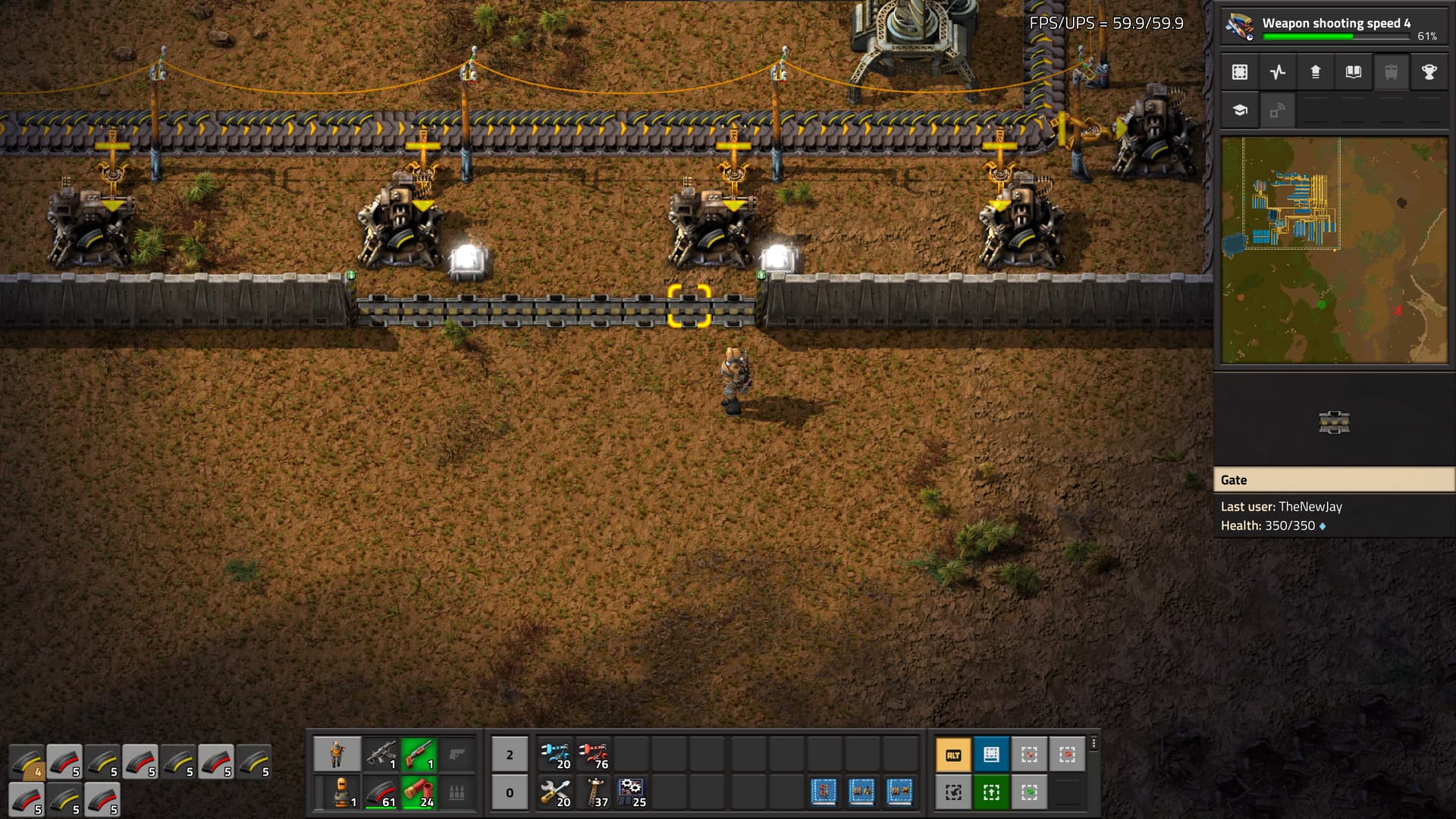Choose the electric pole stack of 37

(594, 792)
